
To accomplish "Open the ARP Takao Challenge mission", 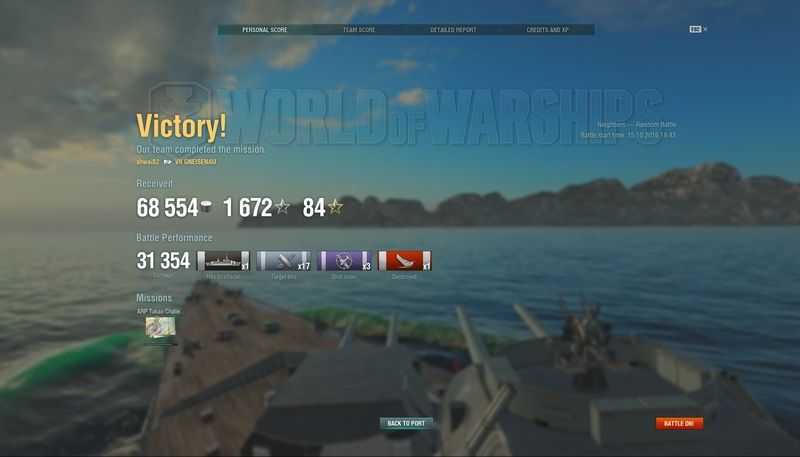I will tap(157, 326).
